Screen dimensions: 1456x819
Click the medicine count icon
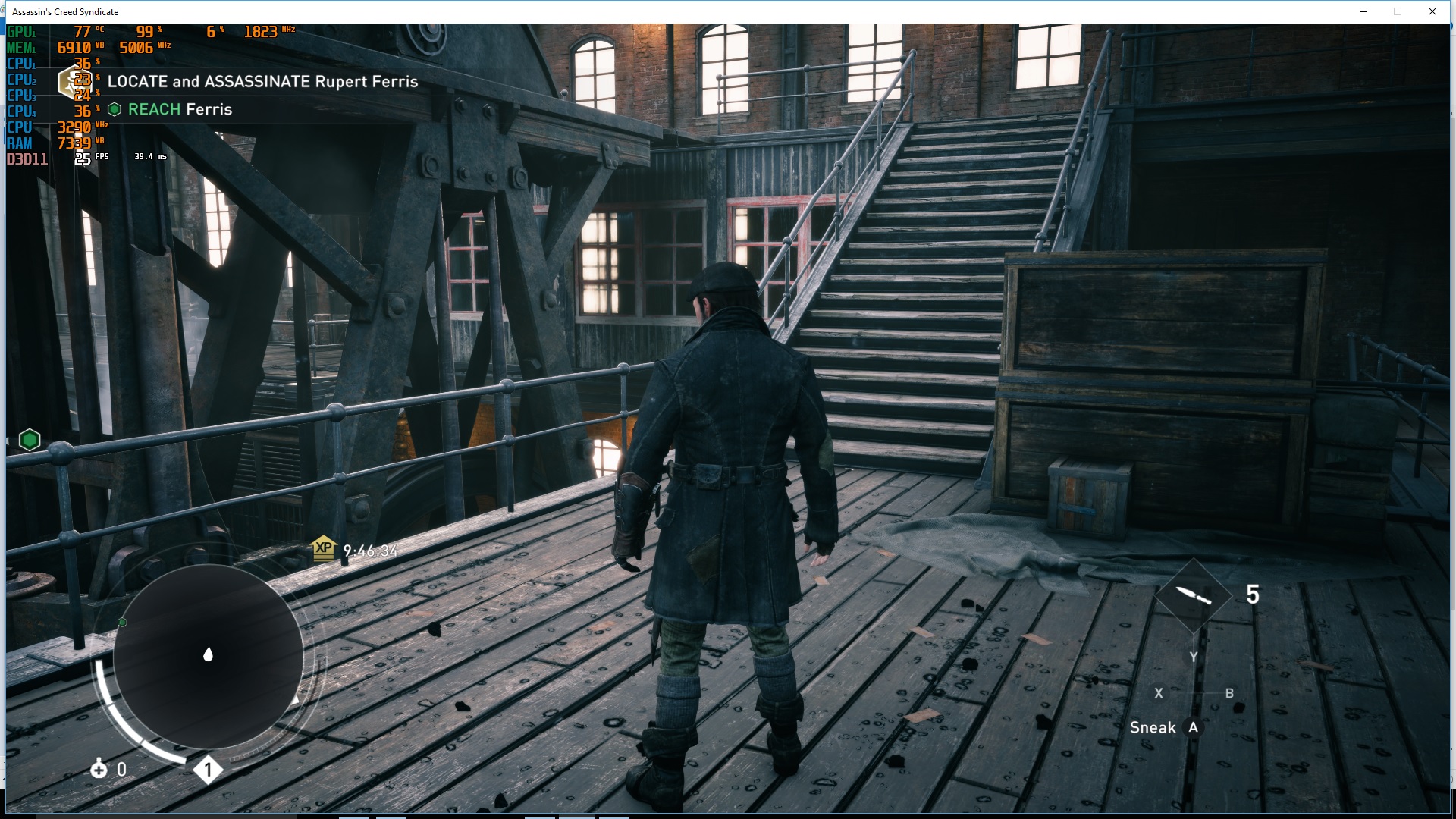pyautogui.click(x=99, y=769)
